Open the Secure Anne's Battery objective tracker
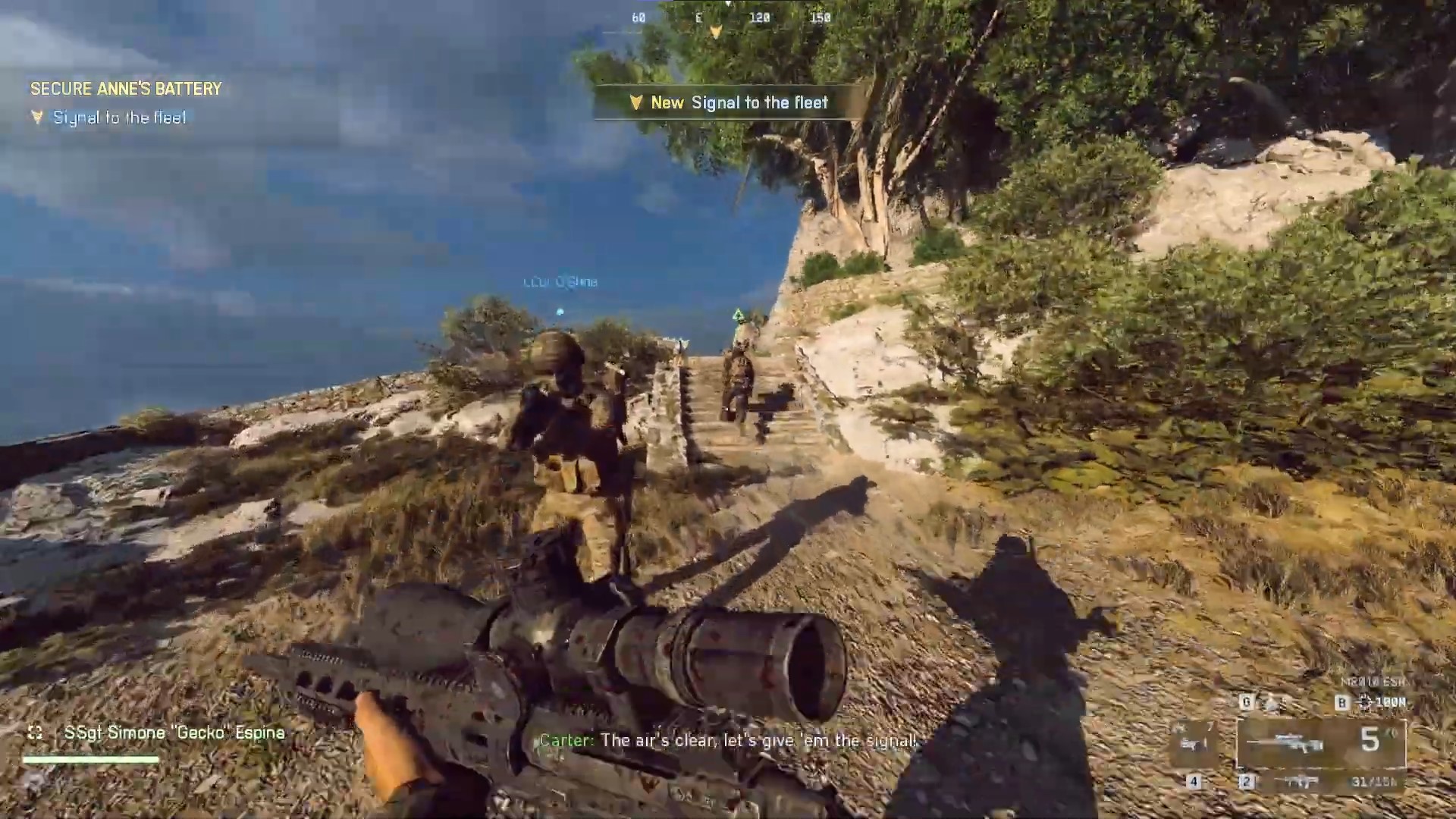 pyautogui.click(x=126, y=89)
